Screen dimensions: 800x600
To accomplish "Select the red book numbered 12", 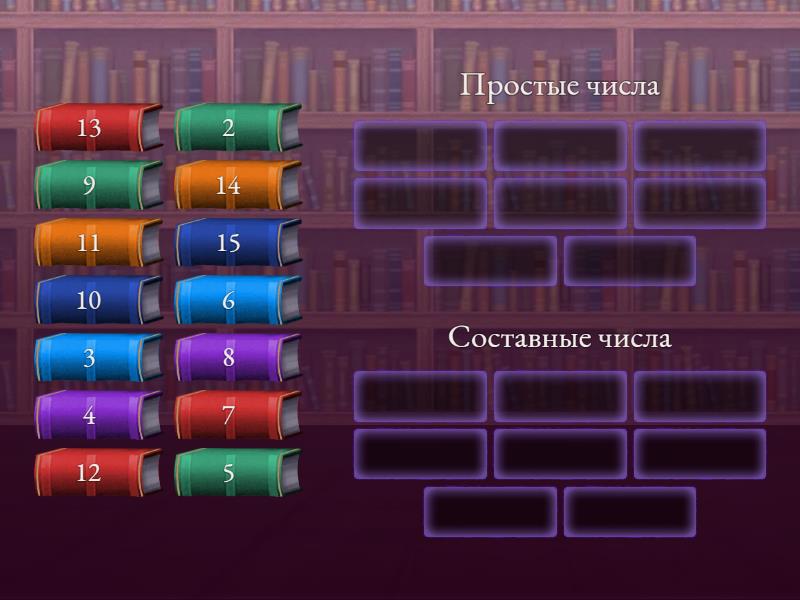I will (x=98, y=473).
